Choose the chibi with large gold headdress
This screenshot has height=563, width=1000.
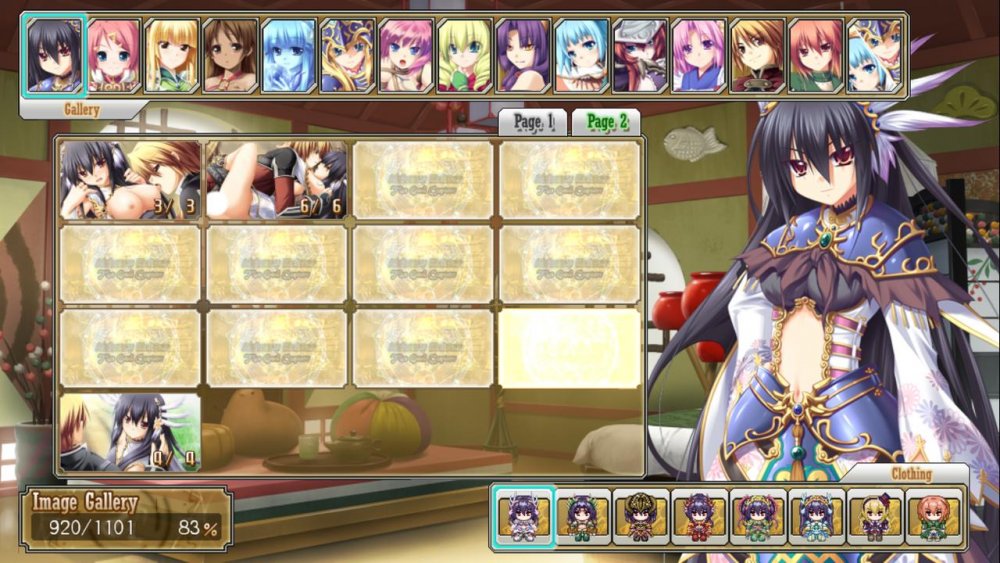(642, 517)
